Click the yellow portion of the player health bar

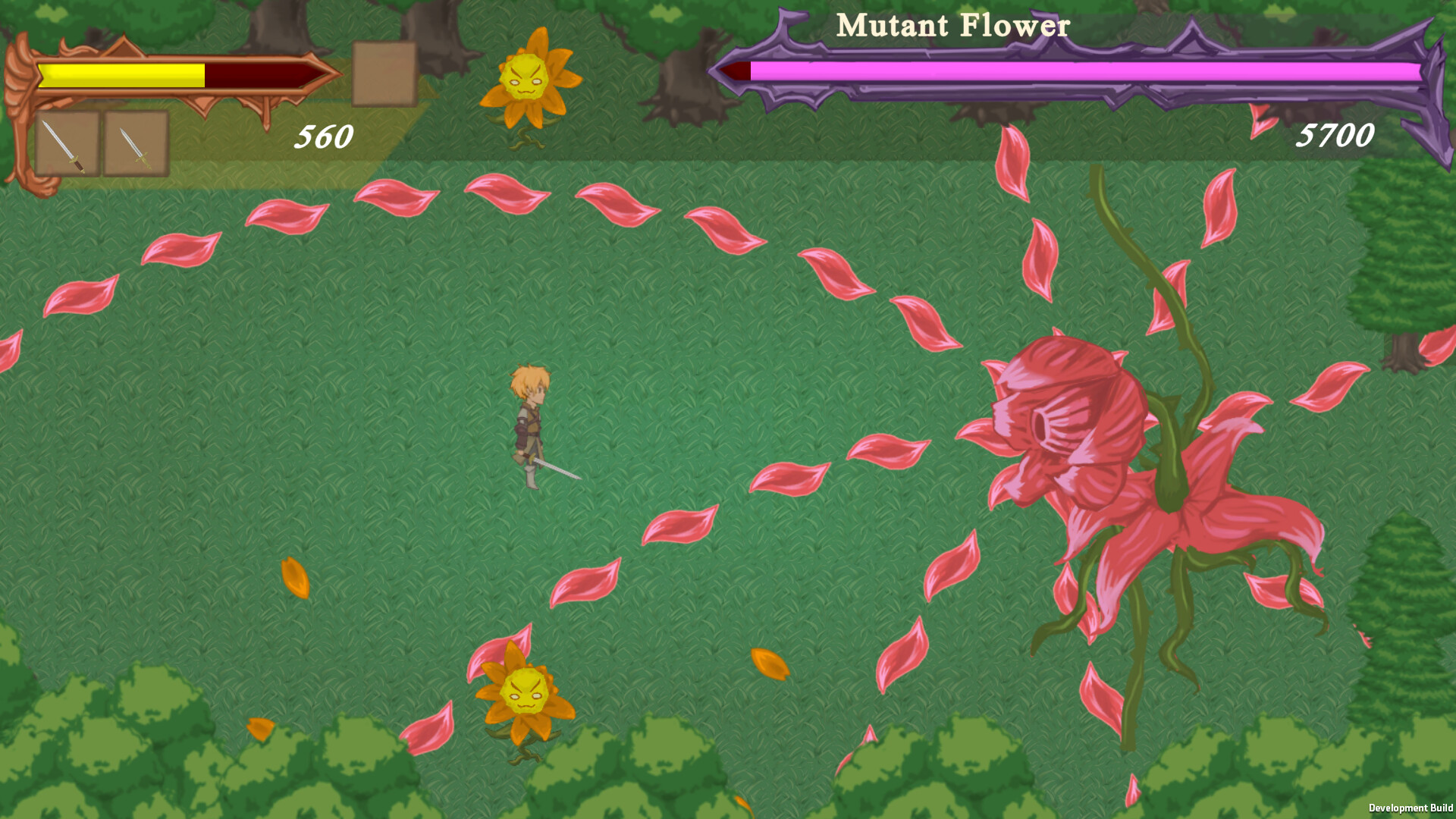tap(121, 75)
